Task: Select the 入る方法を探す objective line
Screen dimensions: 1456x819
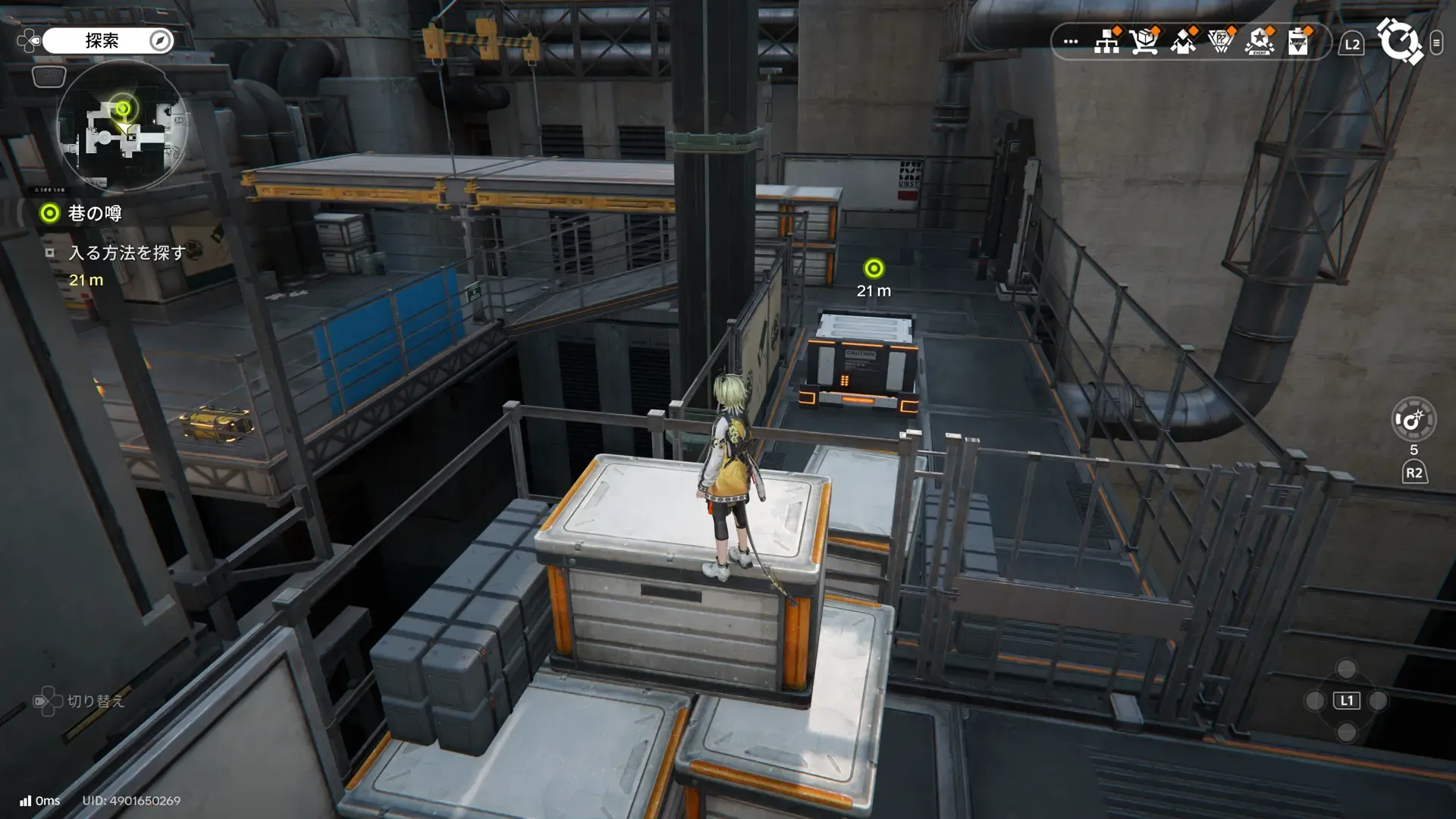Action: [x=127, y=253]
